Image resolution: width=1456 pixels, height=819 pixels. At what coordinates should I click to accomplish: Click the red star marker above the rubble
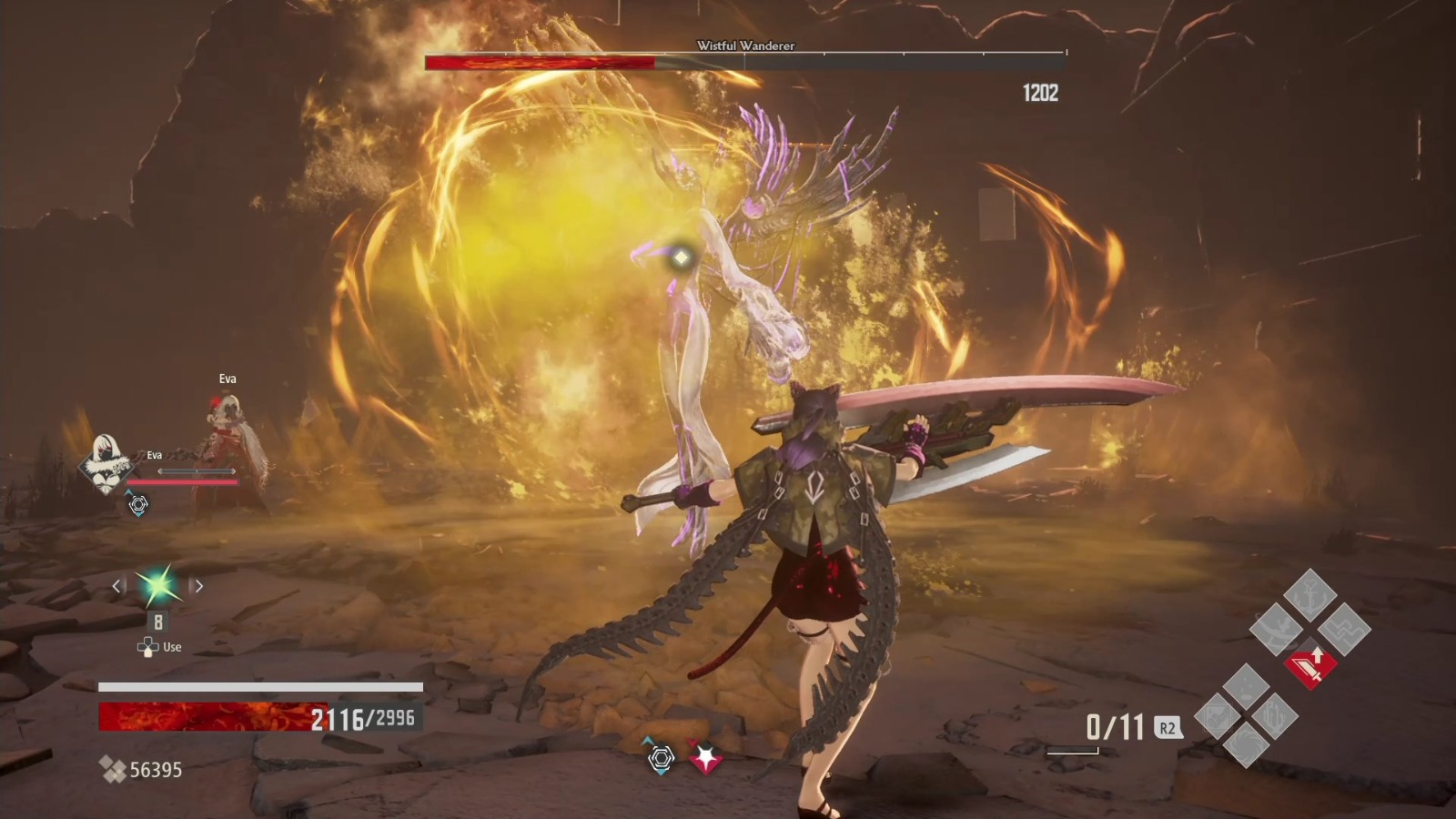click(705, 756)
